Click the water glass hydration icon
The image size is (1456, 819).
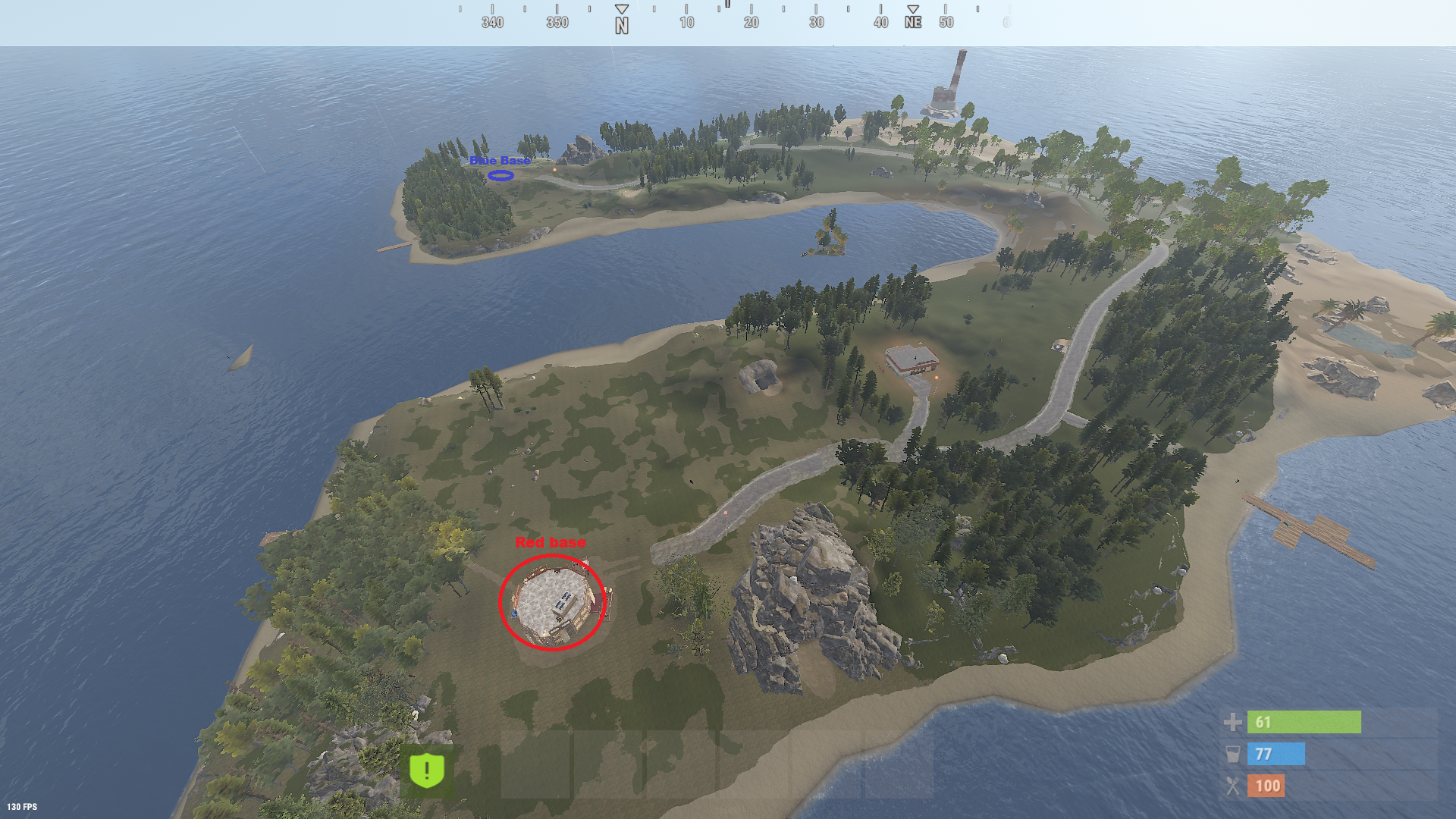[x=1233, y=755]
